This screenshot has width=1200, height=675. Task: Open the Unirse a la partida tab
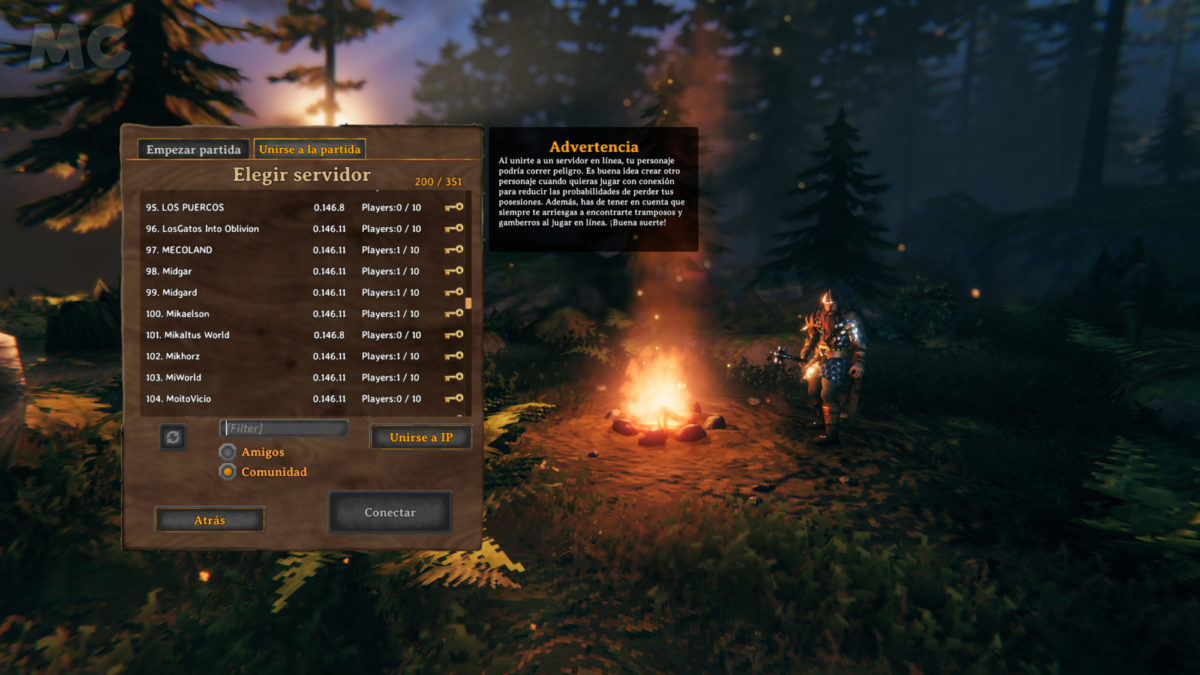(x=310, y=150)
